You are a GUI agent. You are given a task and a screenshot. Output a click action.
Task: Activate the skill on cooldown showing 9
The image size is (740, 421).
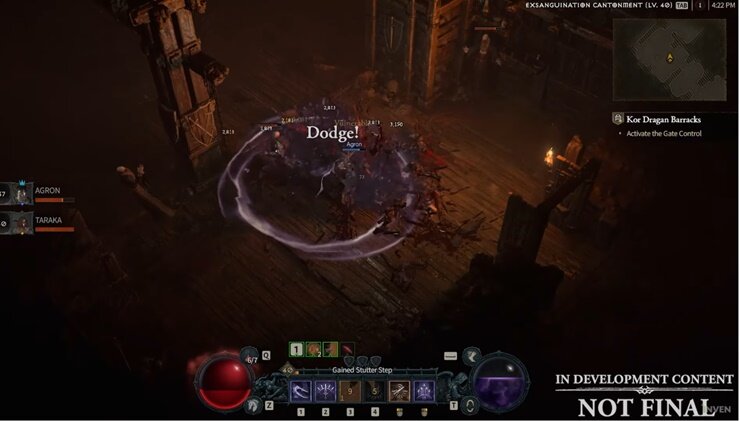tap(349, 391)
